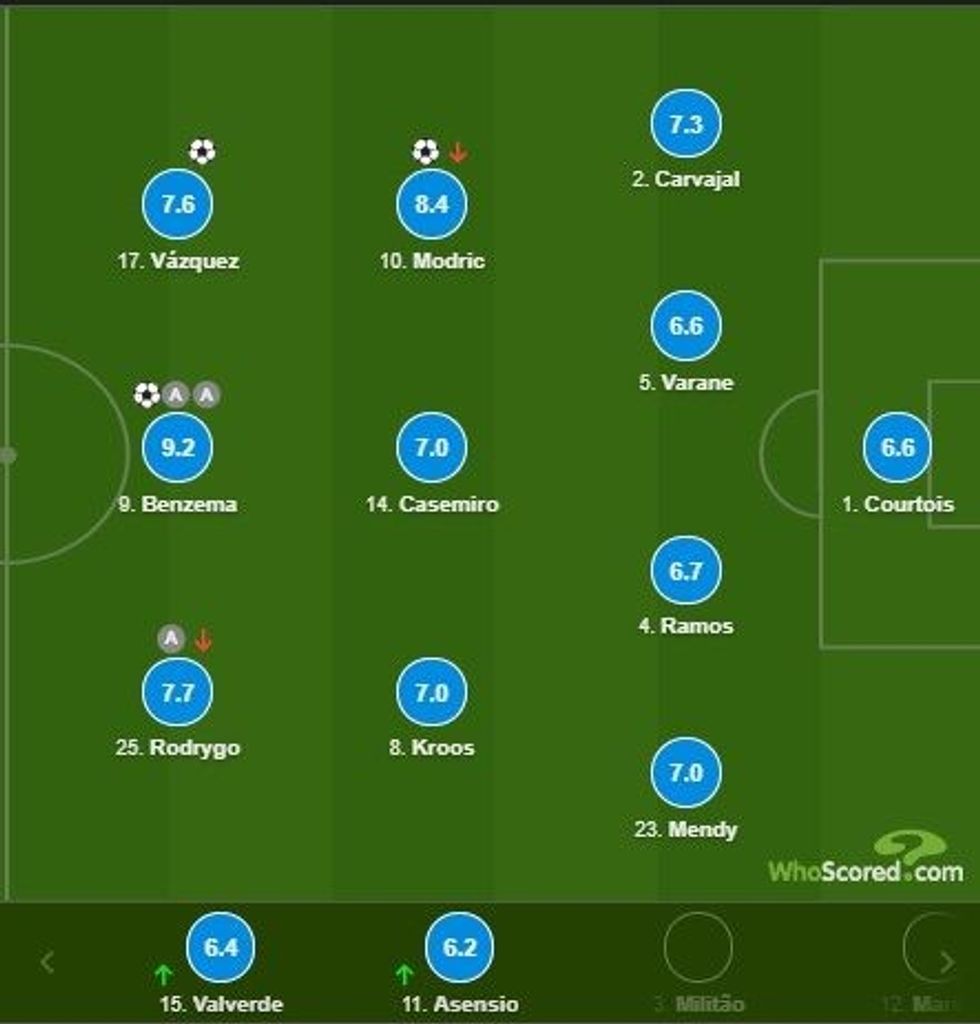Select Rodrygo's 7.7 rating circle
Image resolution: width=980 pixels, height=1024 pixels.
click(177, 692)
